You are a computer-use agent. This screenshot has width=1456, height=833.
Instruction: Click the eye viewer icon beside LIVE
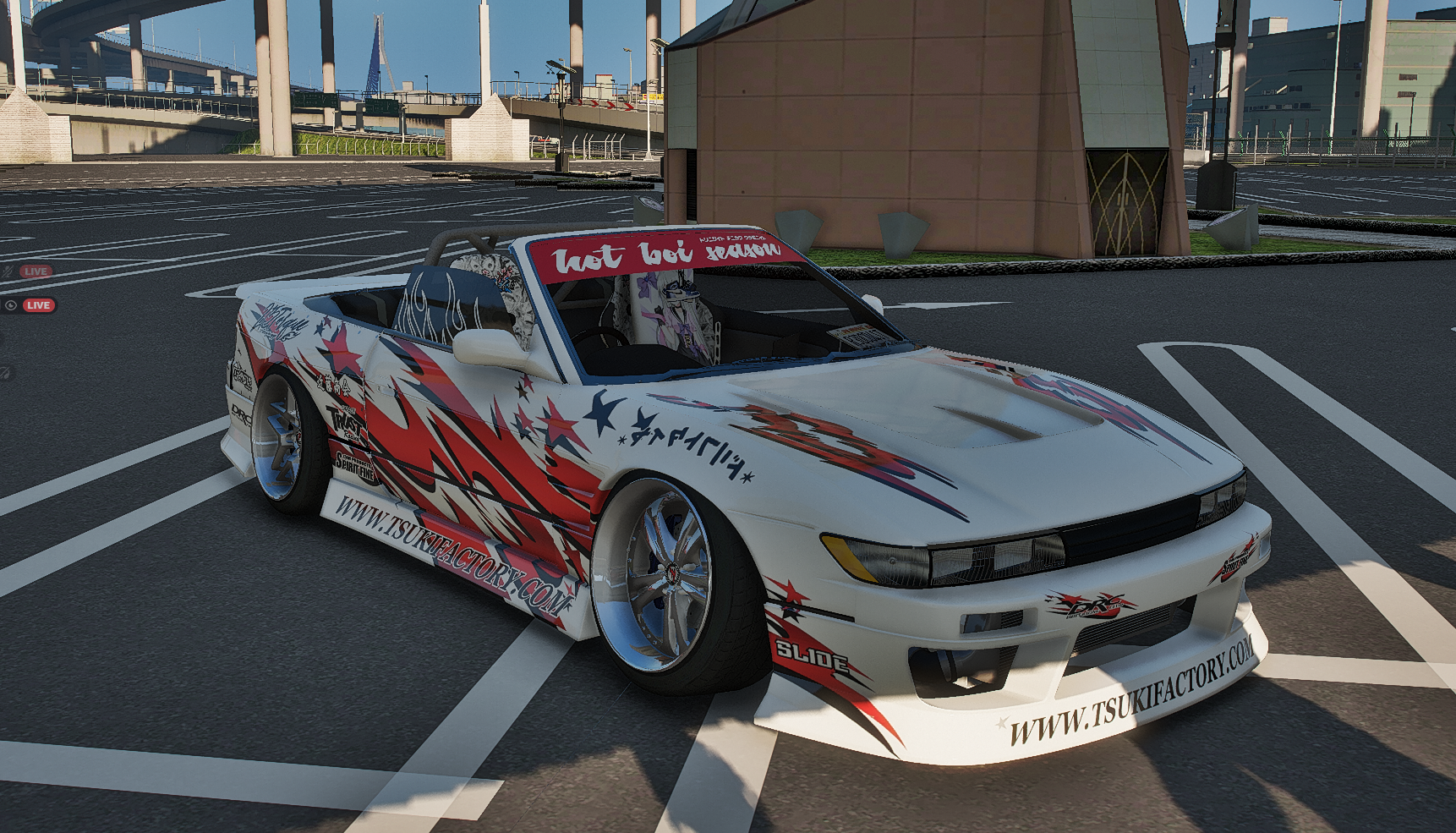click(10, 305)
